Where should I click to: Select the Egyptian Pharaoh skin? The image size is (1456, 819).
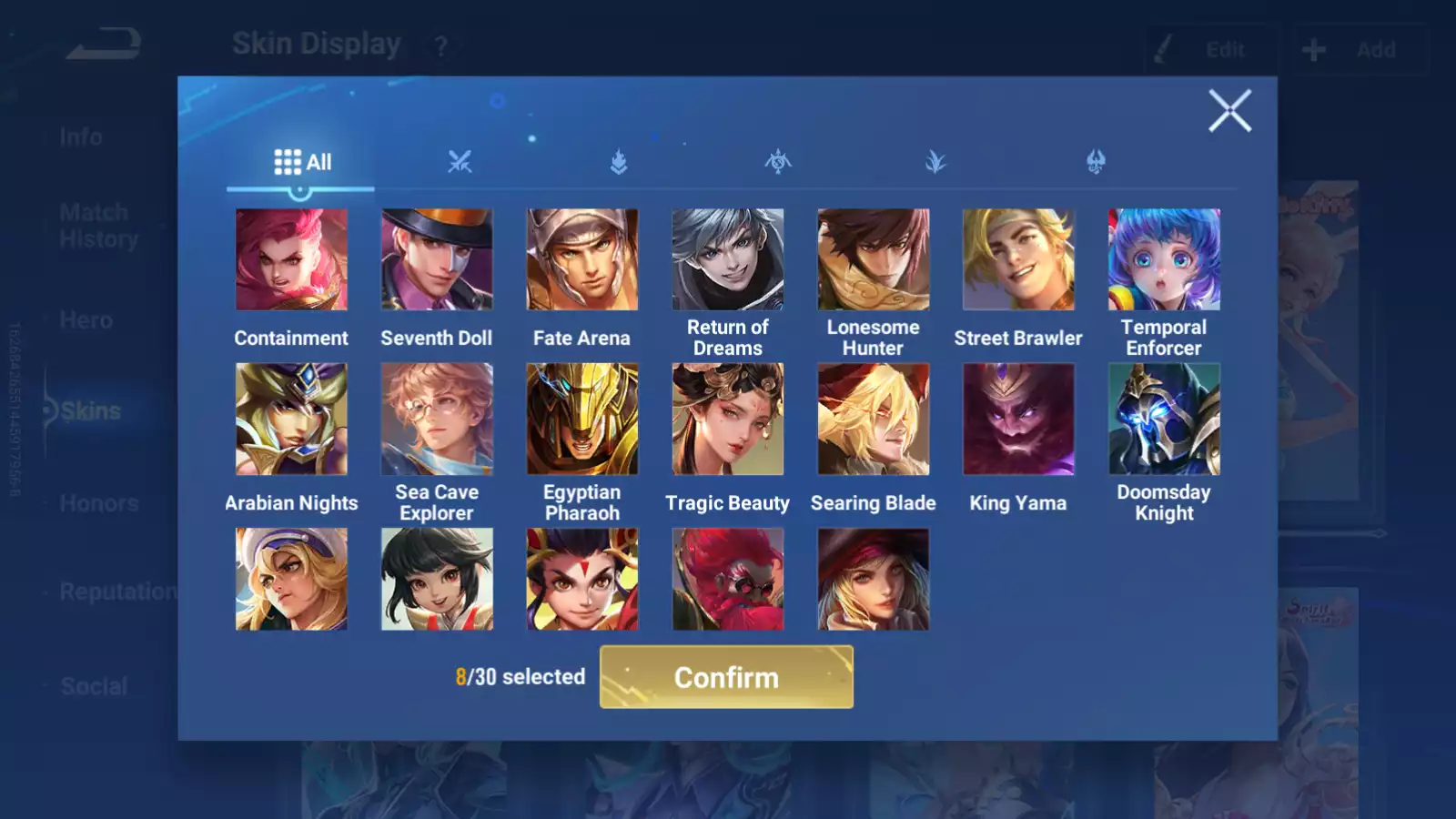582,420
